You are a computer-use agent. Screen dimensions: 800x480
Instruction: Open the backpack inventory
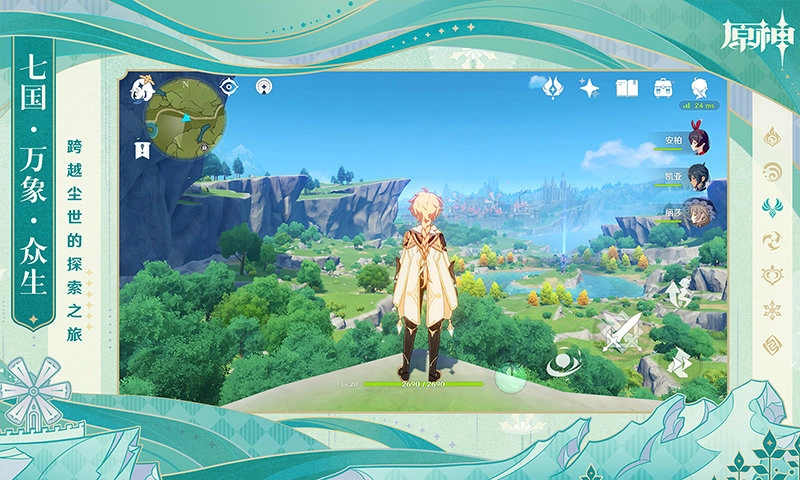click(x=663, y=88)
